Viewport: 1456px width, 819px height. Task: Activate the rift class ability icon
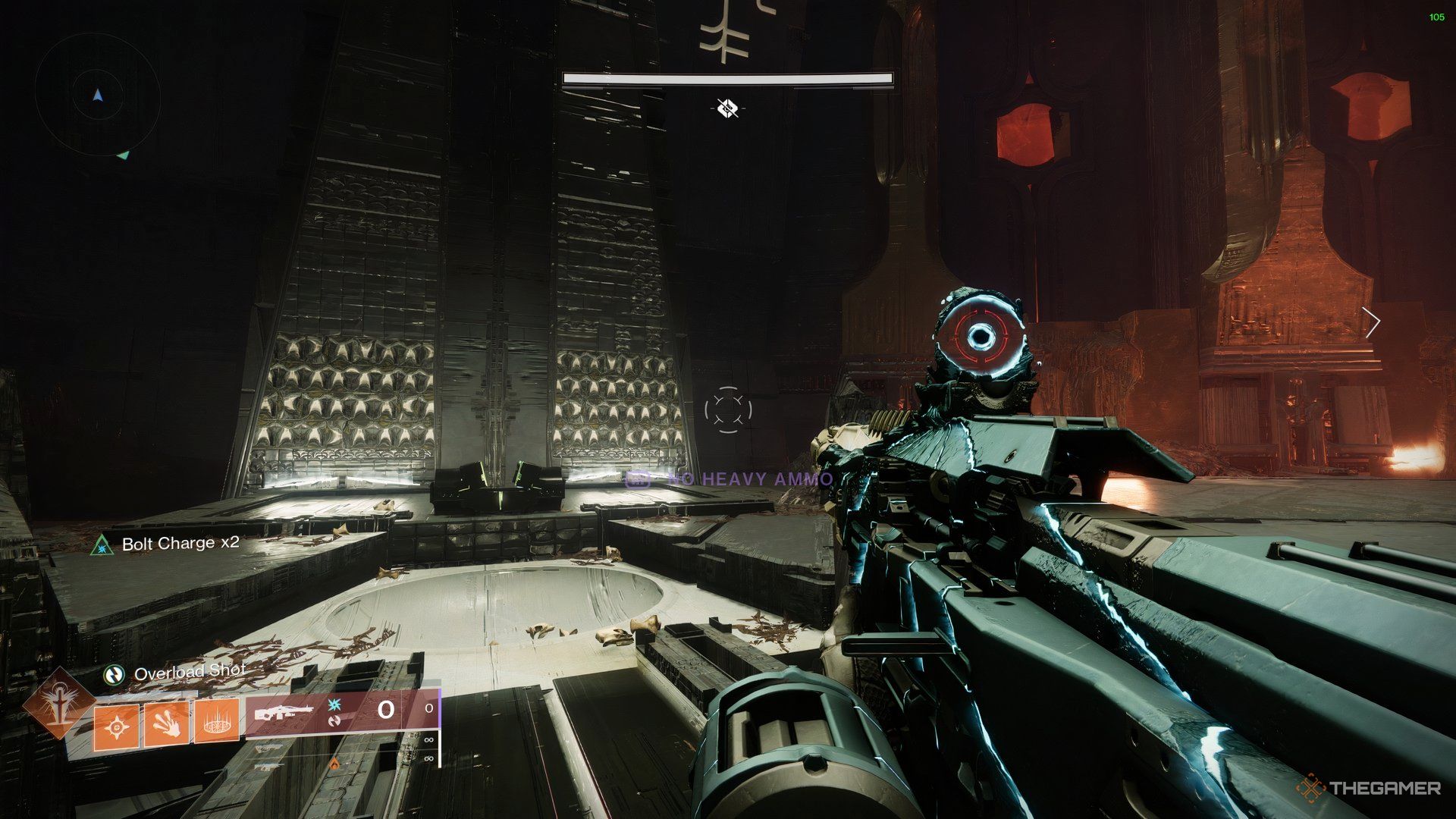tap(217, 721)
